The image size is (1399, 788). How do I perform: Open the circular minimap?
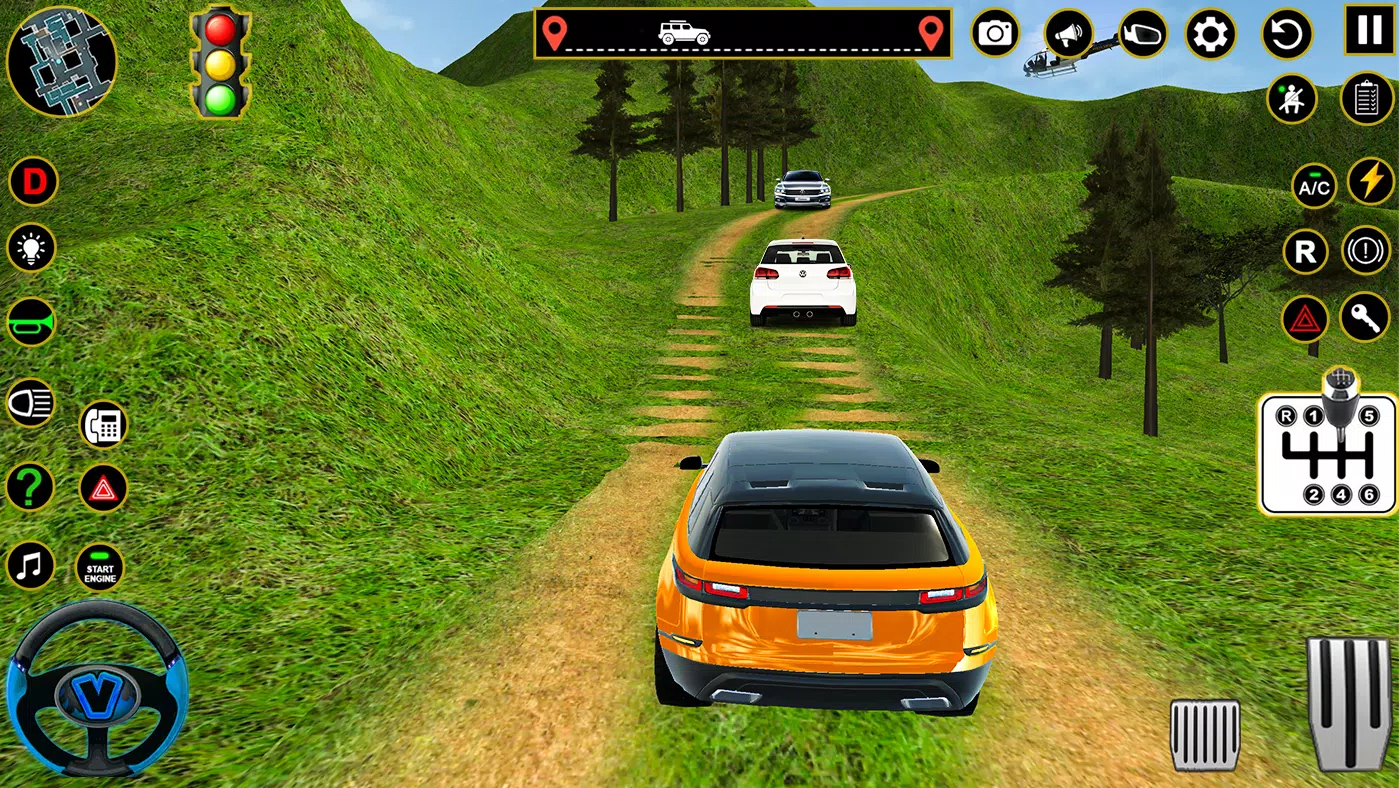point(61,61)
